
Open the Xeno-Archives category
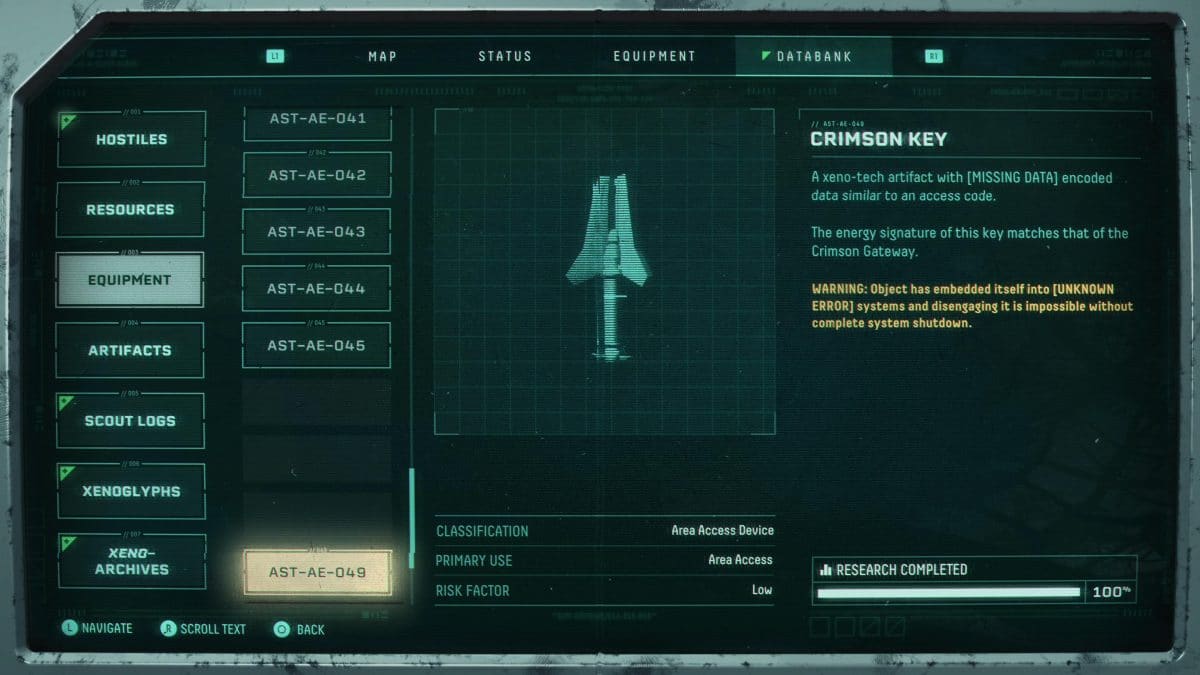pyautogui.click(x=131, y=561)
